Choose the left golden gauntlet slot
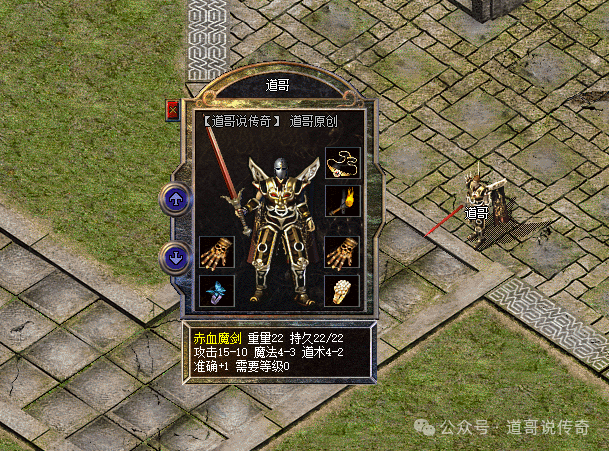This screenshot has width=609, height=451. coord(217,253)
